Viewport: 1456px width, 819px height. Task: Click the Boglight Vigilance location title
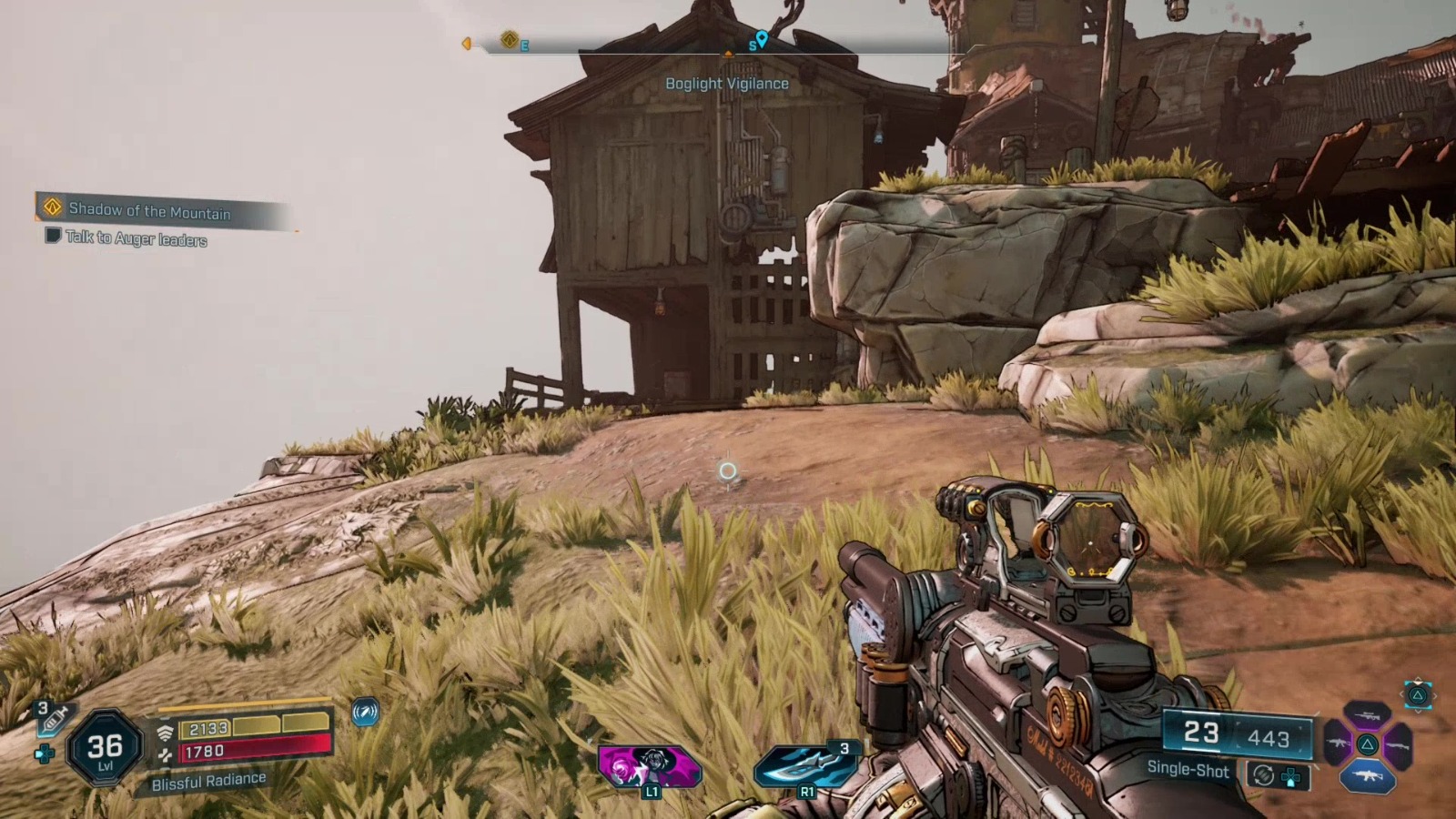[727, 83]
